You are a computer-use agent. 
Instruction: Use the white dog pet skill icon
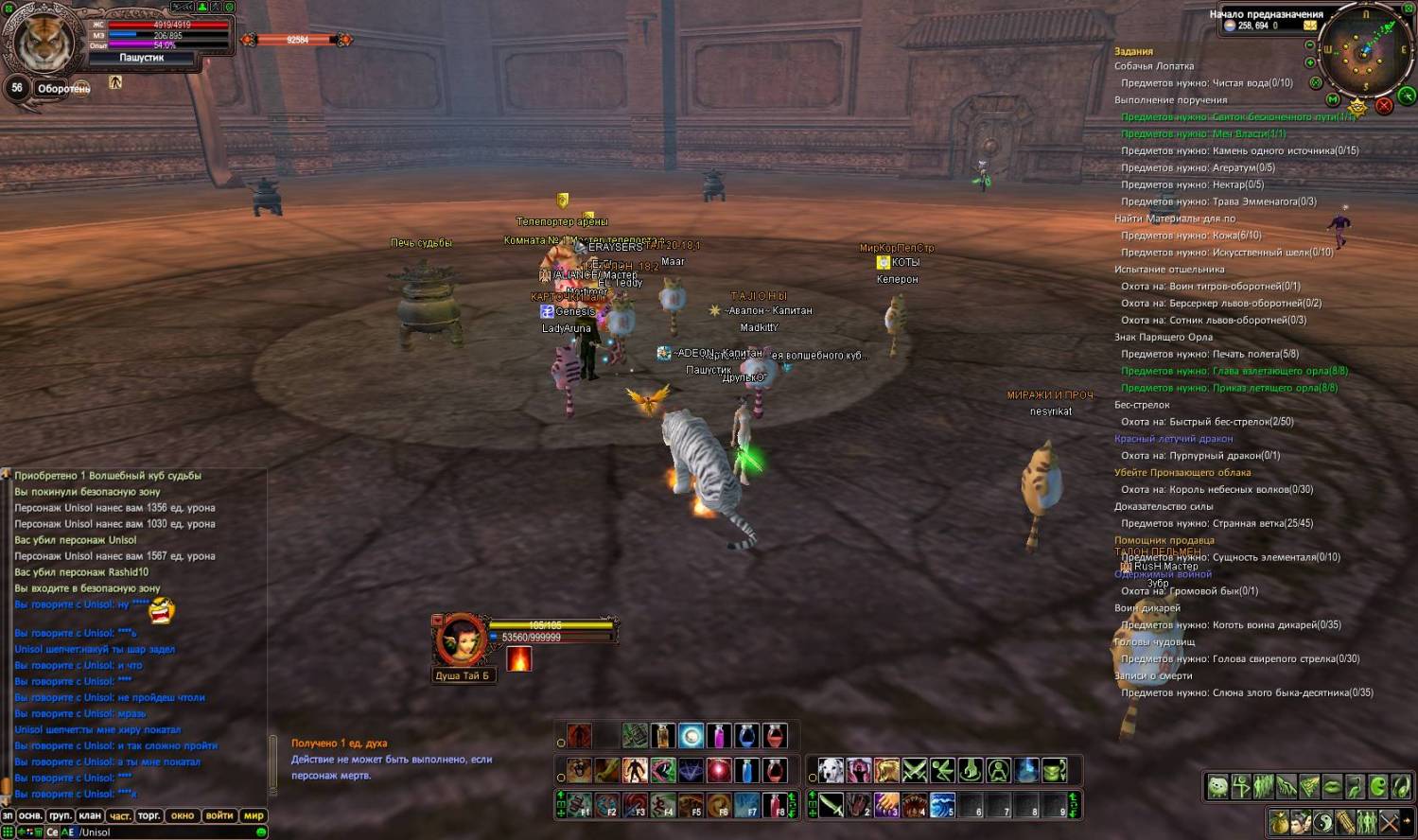pos(831,771)
